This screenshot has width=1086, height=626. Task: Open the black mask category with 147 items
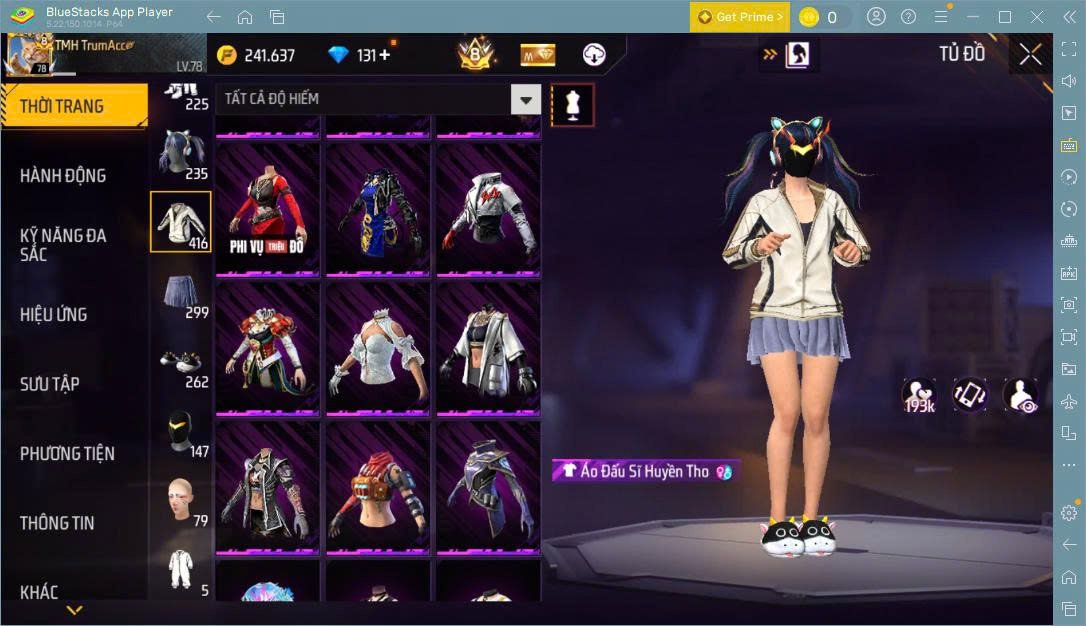click(181, 434)
